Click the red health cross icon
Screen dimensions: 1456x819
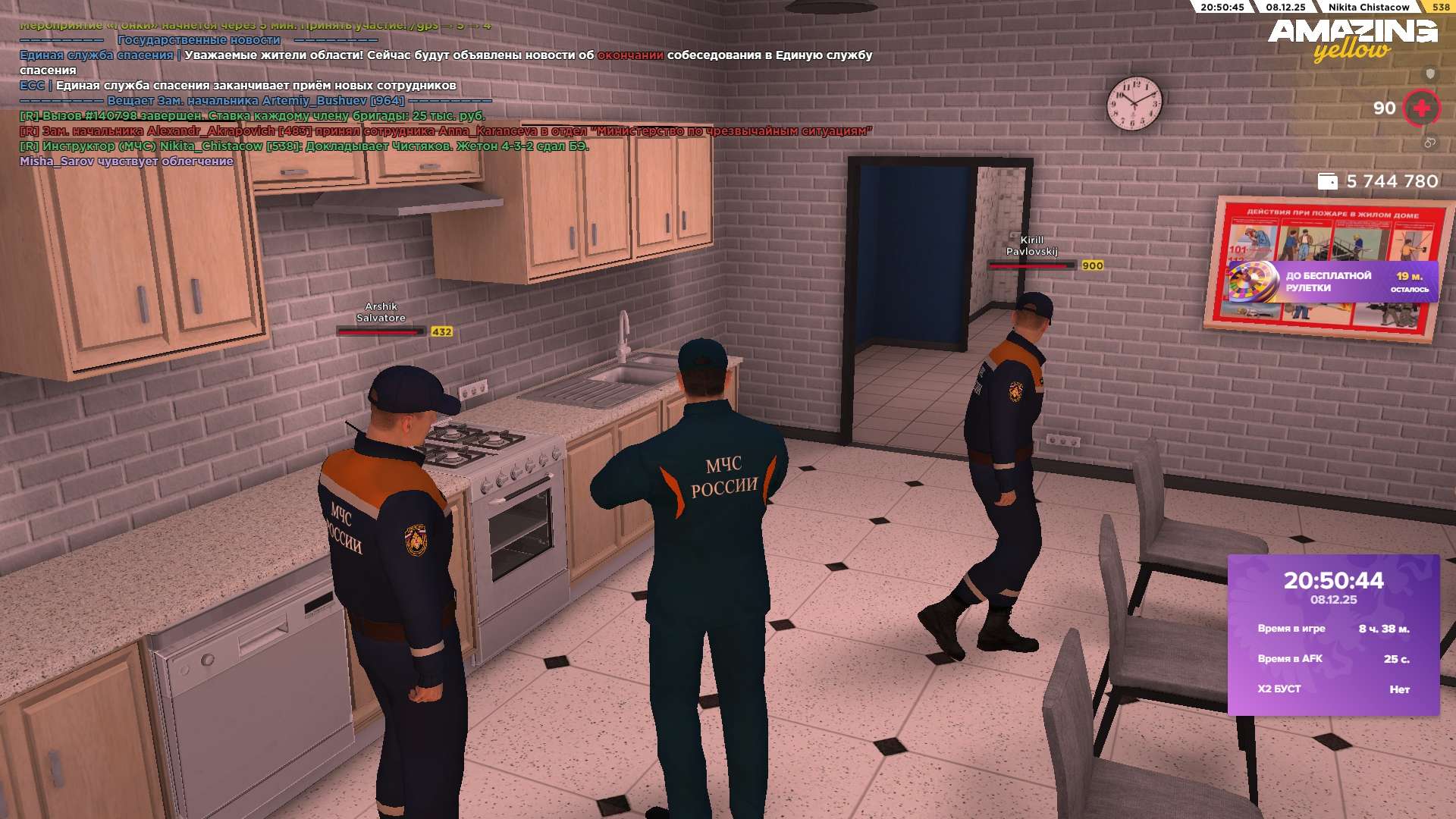coord(1422,108)
